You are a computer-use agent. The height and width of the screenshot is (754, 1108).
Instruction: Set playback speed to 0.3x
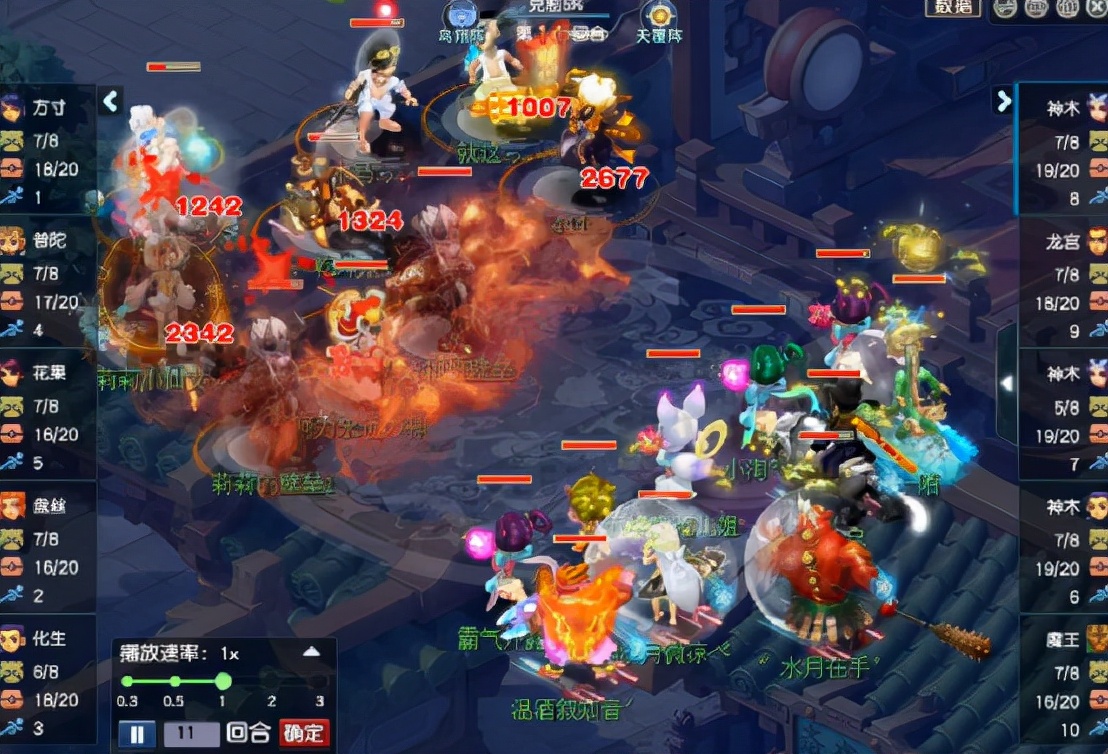[x=127, y=681]
